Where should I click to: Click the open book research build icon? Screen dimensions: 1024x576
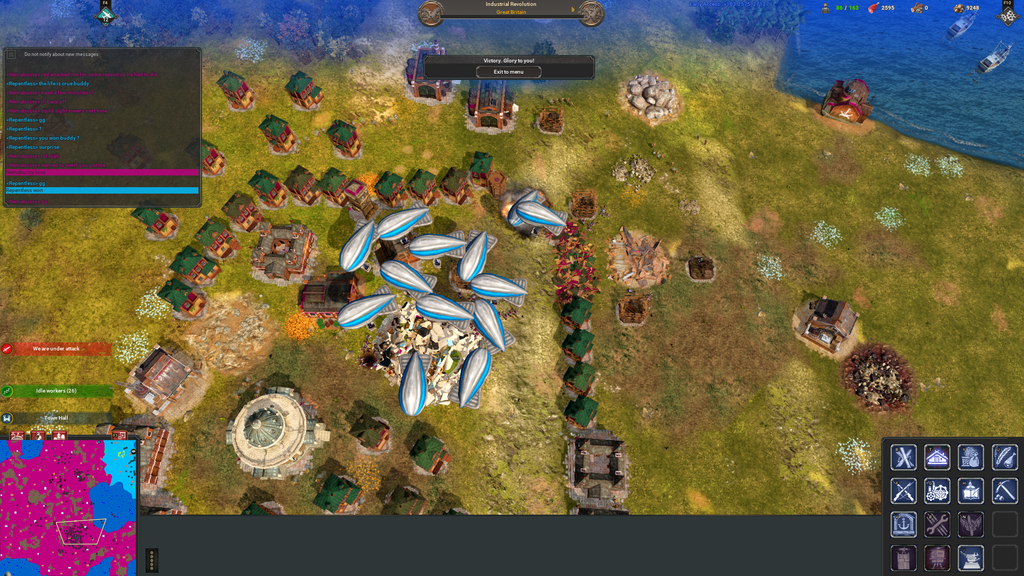[x=970, y=491]
